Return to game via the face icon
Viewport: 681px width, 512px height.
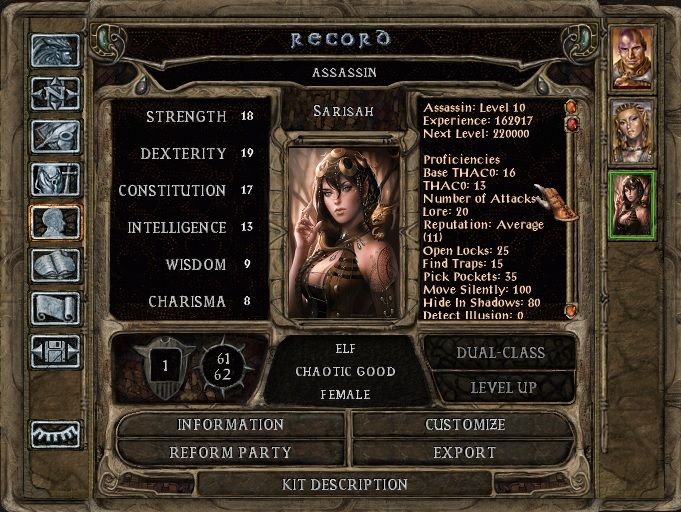click(55, 52)
